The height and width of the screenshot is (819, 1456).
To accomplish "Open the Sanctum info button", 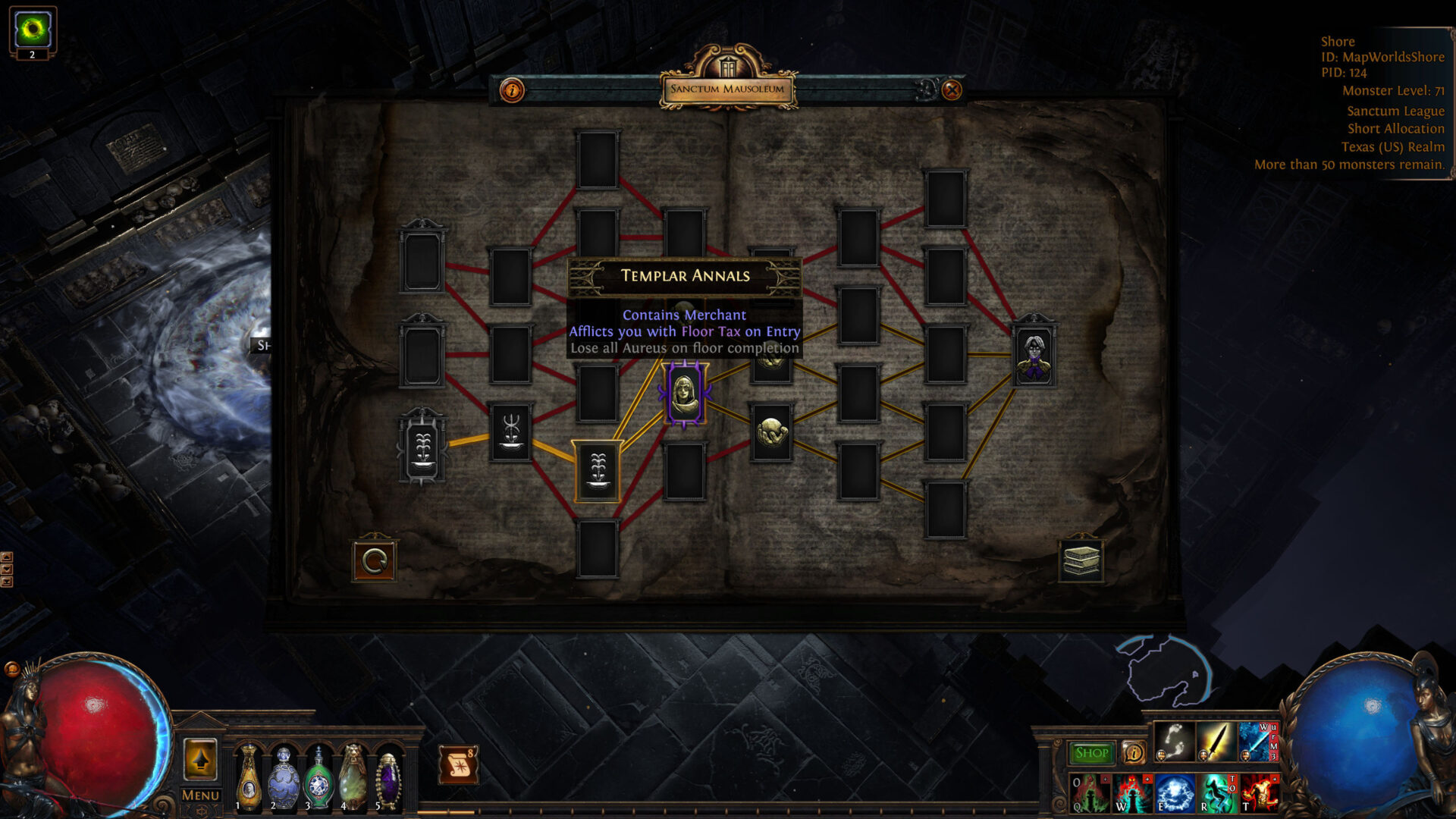I will 512,91.
